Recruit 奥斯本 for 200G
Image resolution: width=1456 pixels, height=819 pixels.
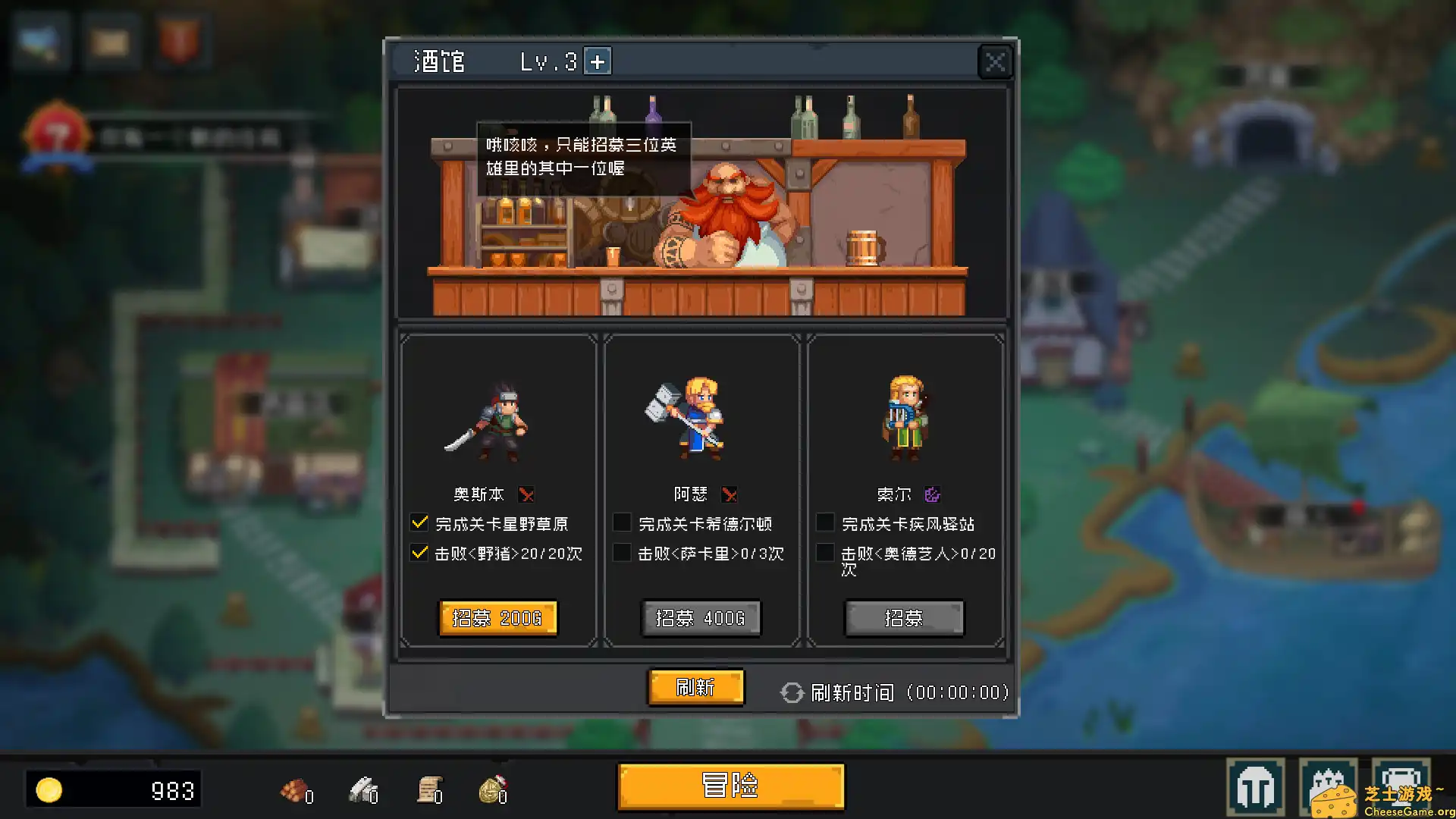[497, 618]
